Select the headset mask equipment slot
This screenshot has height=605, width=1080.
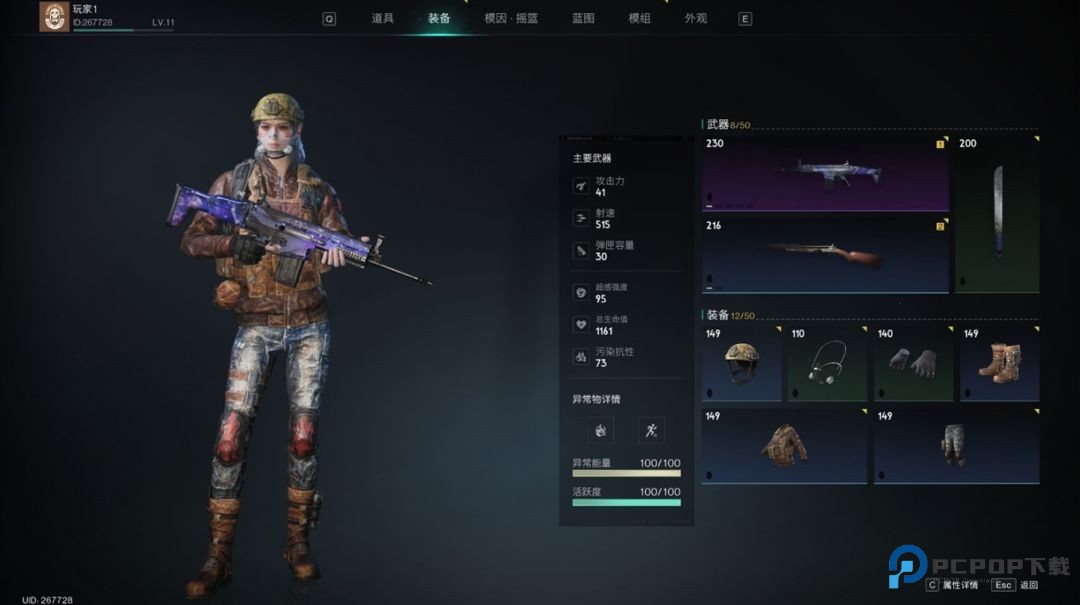tap(827, 363)
